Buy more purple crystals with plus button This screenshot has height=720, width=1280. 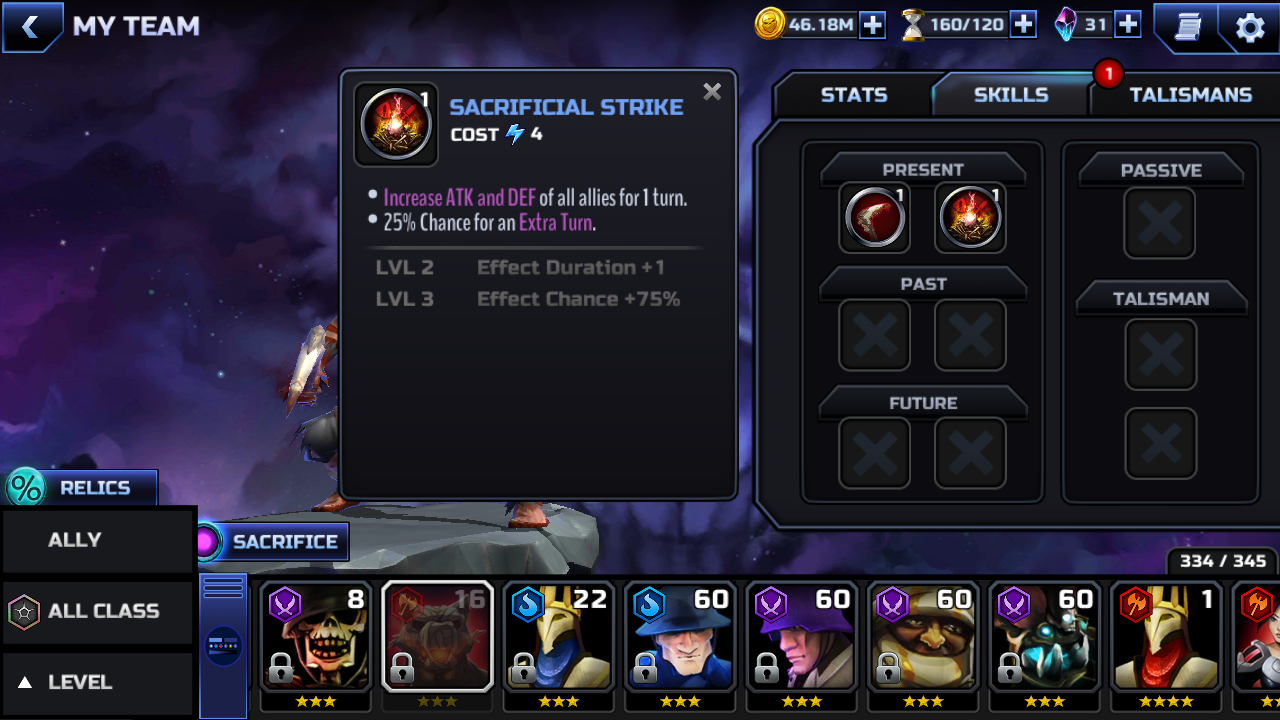click(x=1128, y=25)
